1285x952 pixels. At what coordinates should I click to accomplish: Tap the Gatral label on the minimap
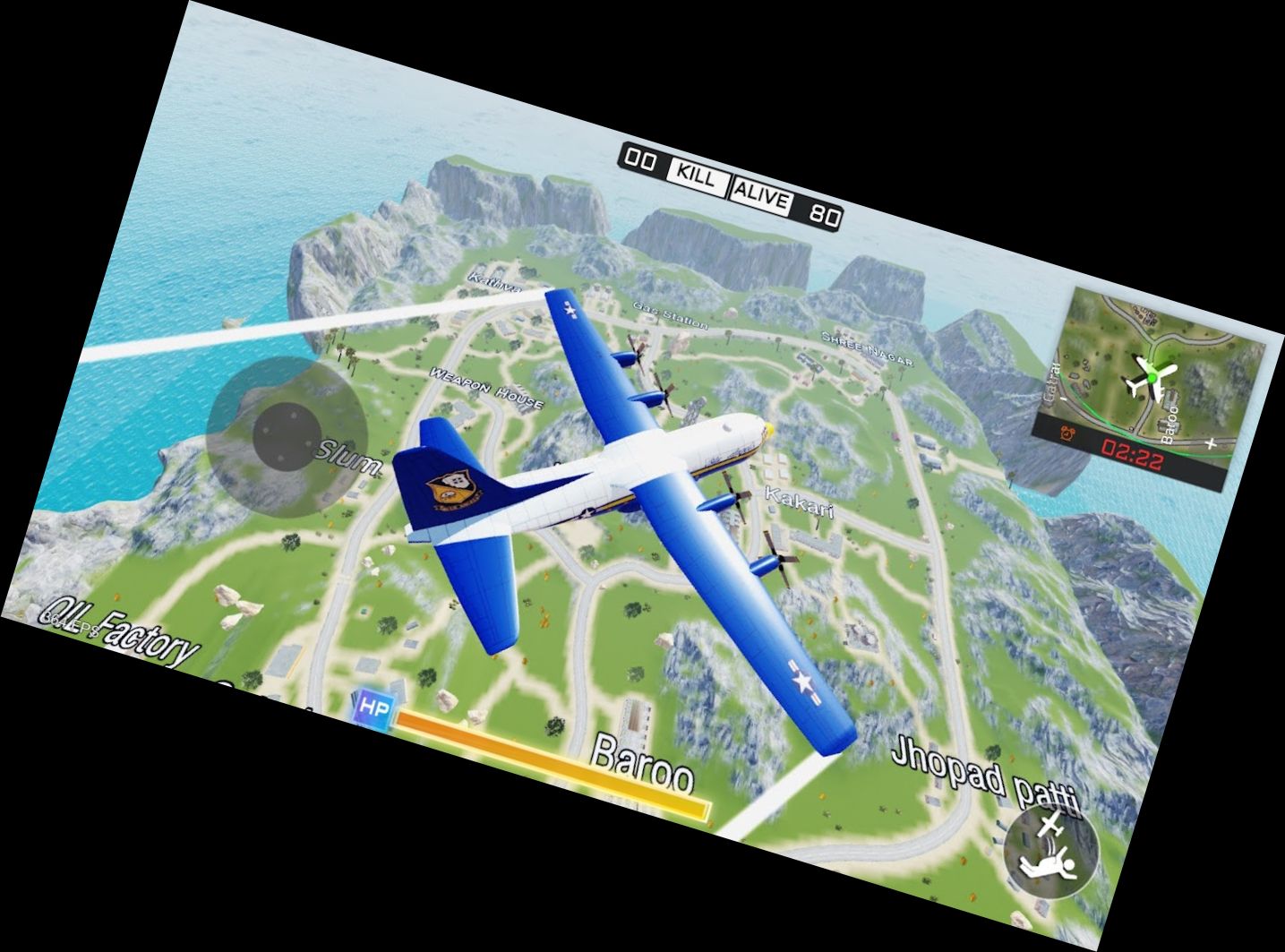tap(1053, 382)
